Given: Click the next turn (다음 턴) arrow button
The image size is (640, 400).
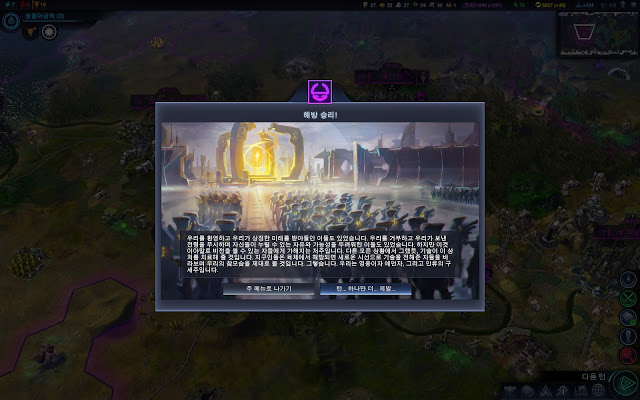Looking at the screenshot, I should pyautogui.click(x=624, y=383).
